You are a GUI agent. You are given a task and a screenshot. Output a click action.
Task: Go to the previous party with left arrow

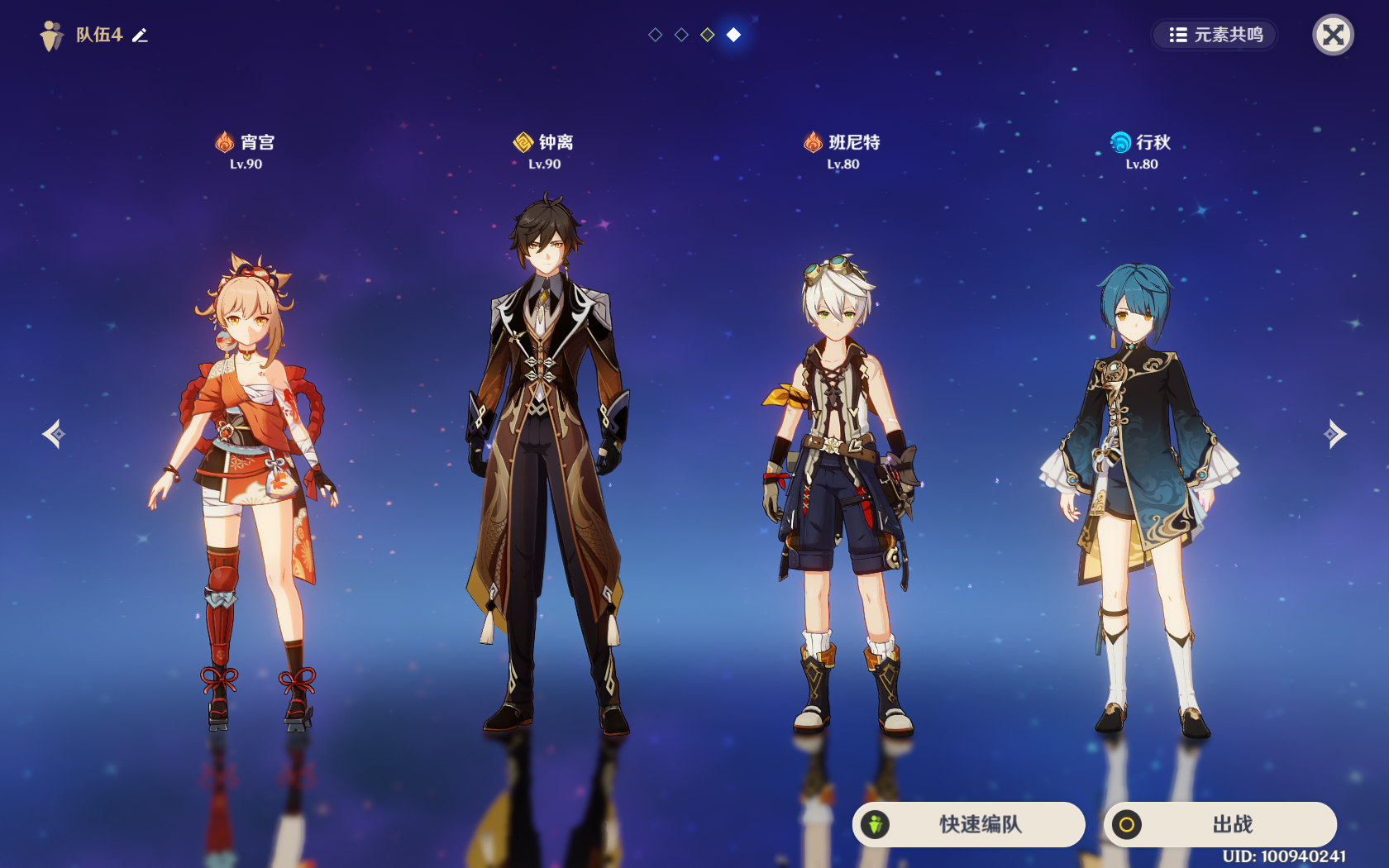click(54, 434)
